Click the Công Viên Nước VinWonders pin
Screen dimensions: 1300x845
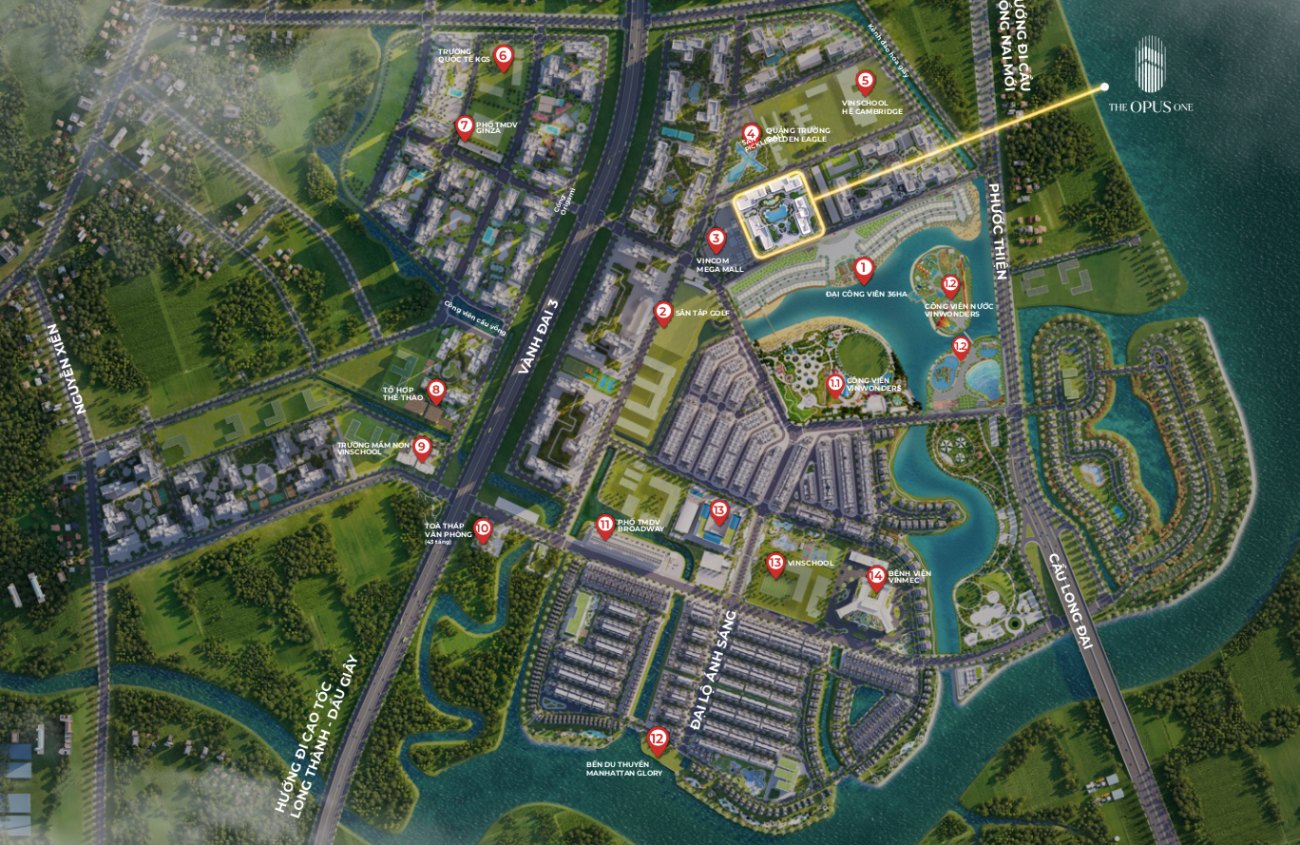point(950,285)
